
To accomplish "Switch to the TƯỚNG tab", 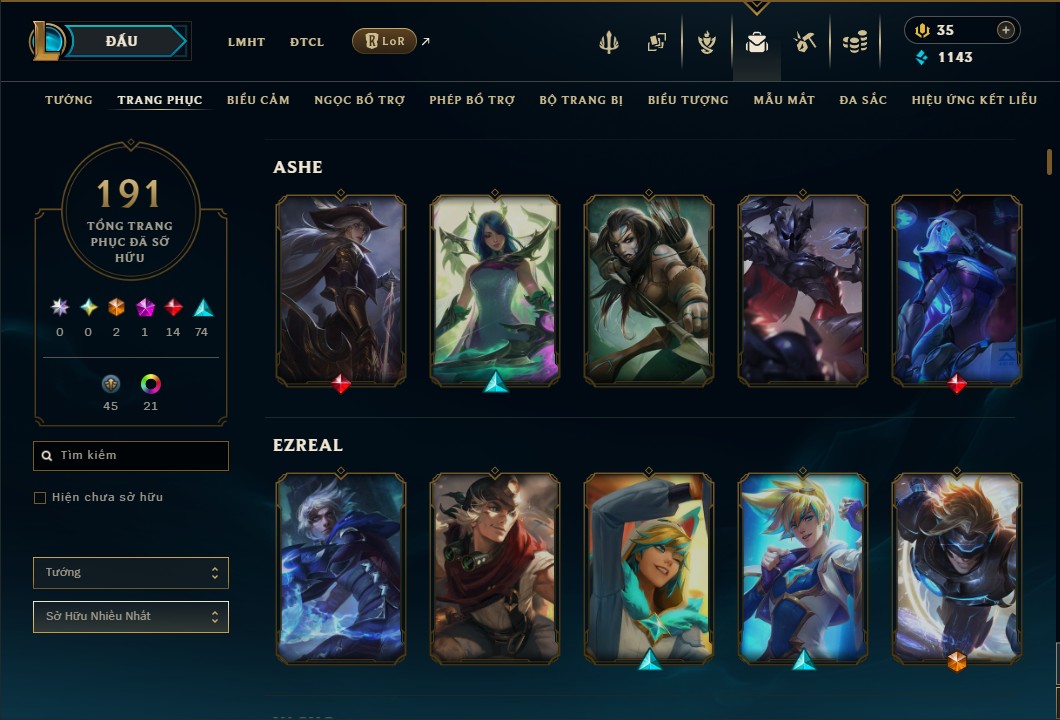I will click(x=69, y=100).
